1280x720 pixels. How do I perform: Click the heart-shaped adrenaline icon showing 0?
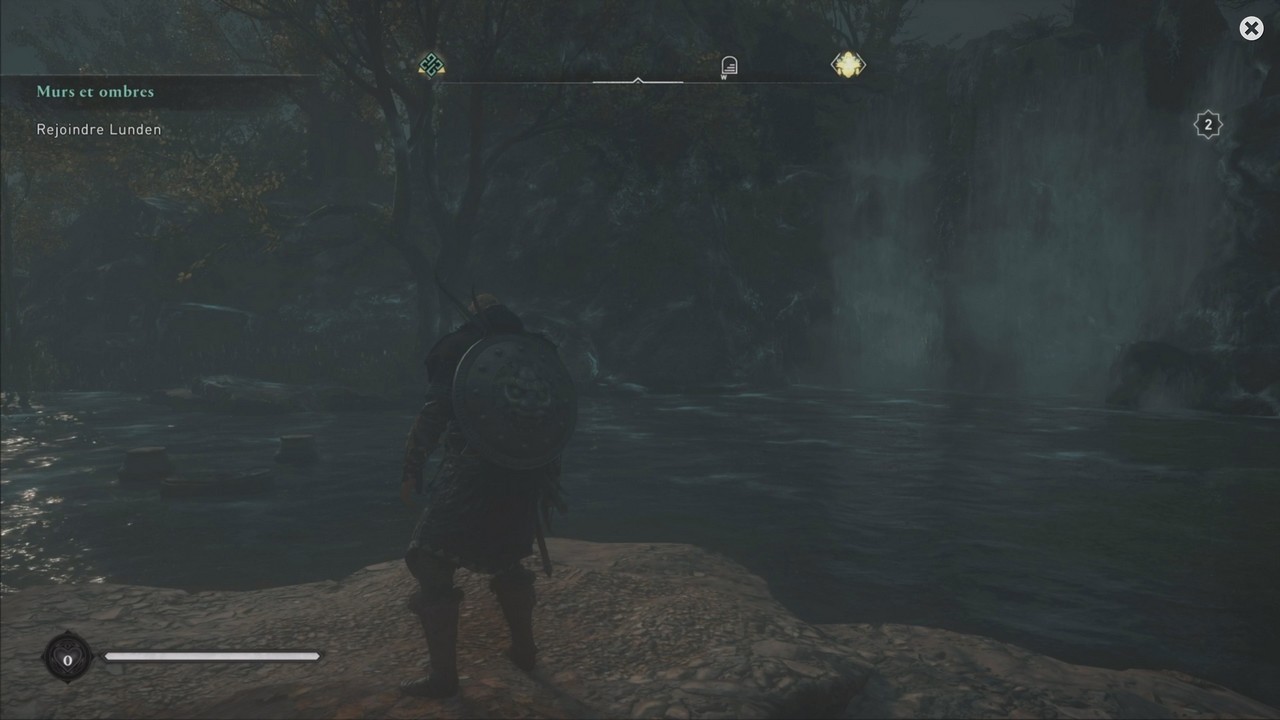click(67, 659)
